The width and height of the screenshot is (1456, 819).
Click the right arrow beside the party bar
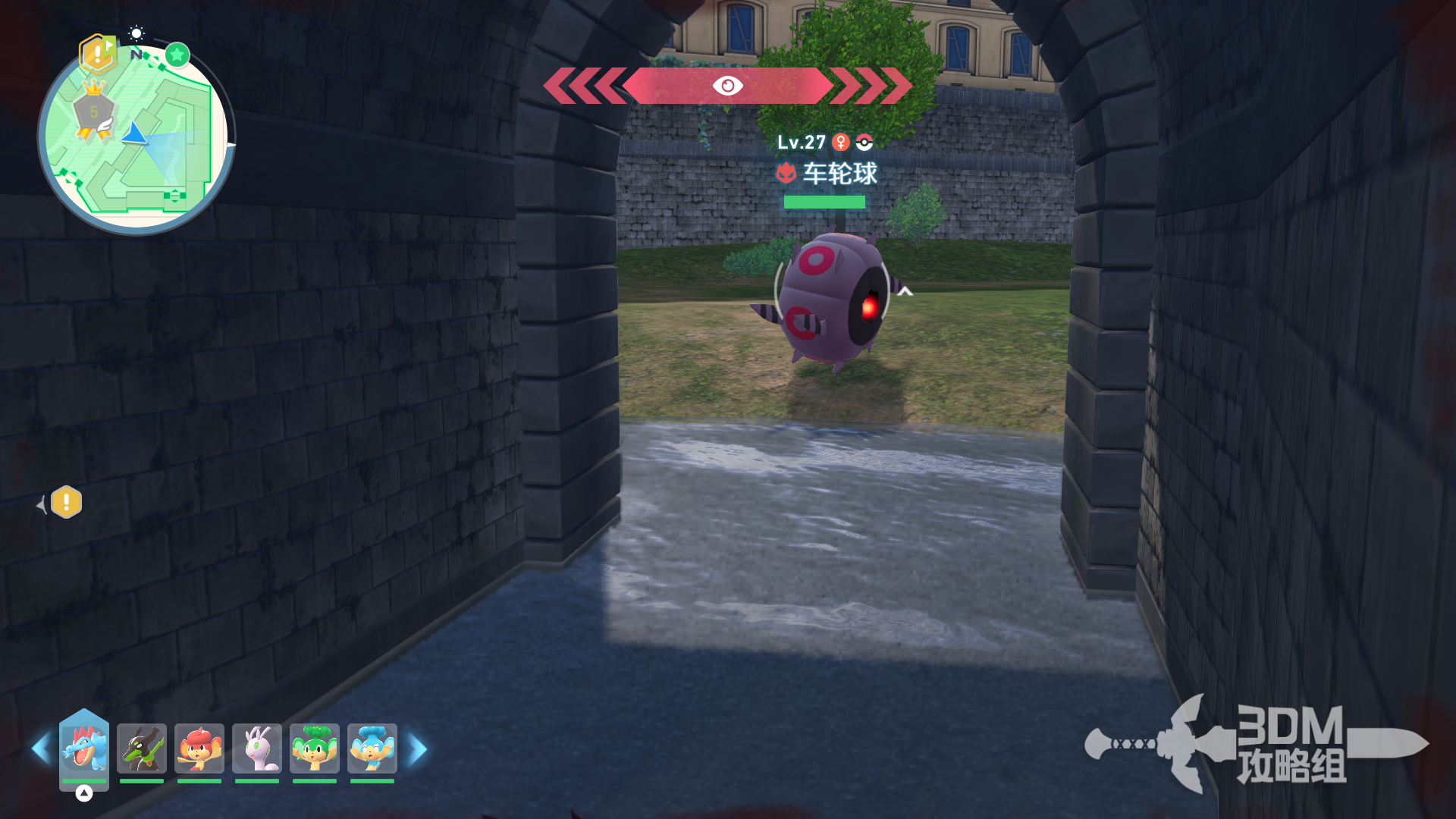coord(418,749)
